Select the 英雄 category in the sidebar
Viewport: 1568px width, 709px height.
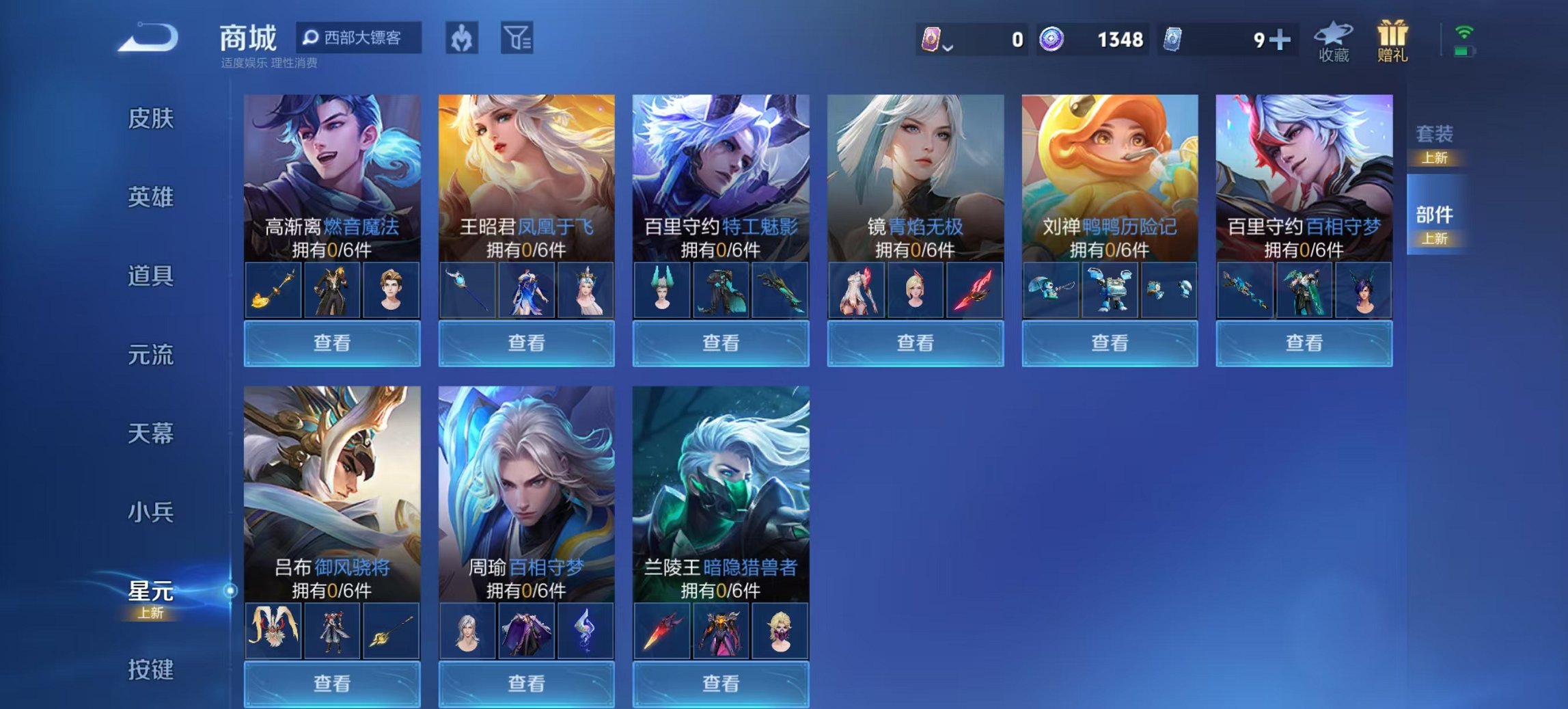152,198
